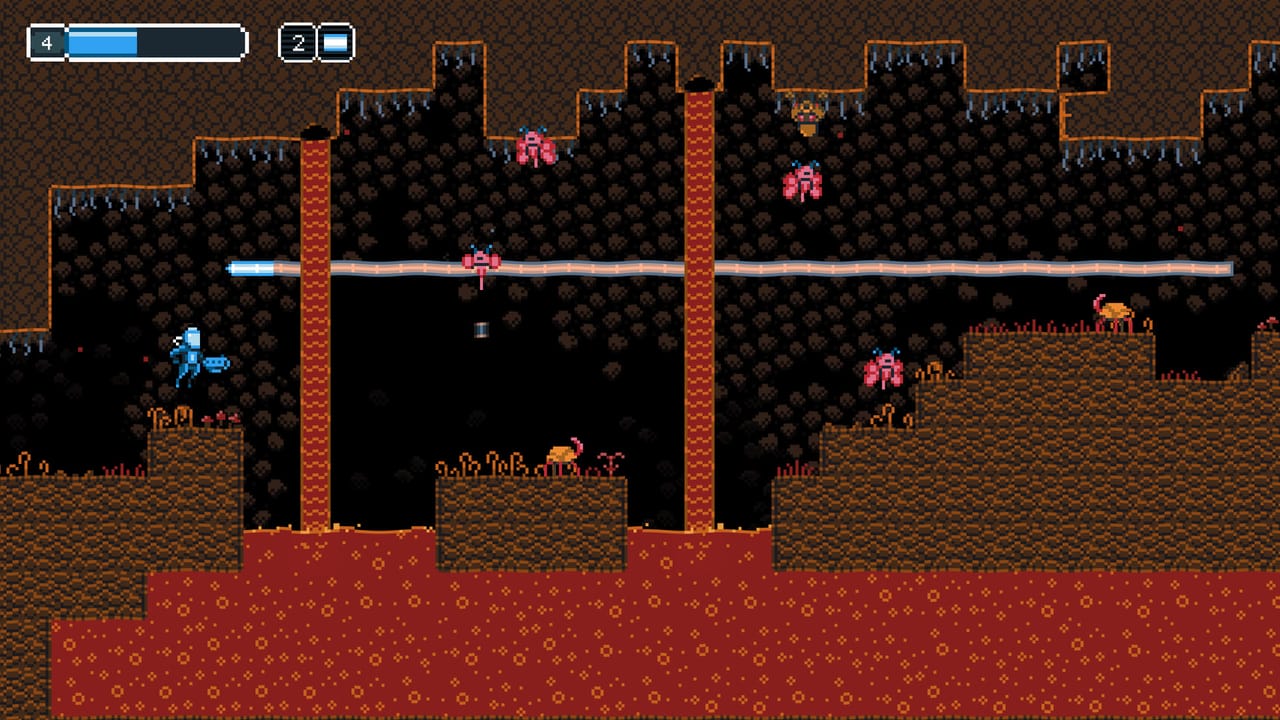Click the number 4 in the health display
The height and width of the screenshot is (720, 1280).
point(48,42)
